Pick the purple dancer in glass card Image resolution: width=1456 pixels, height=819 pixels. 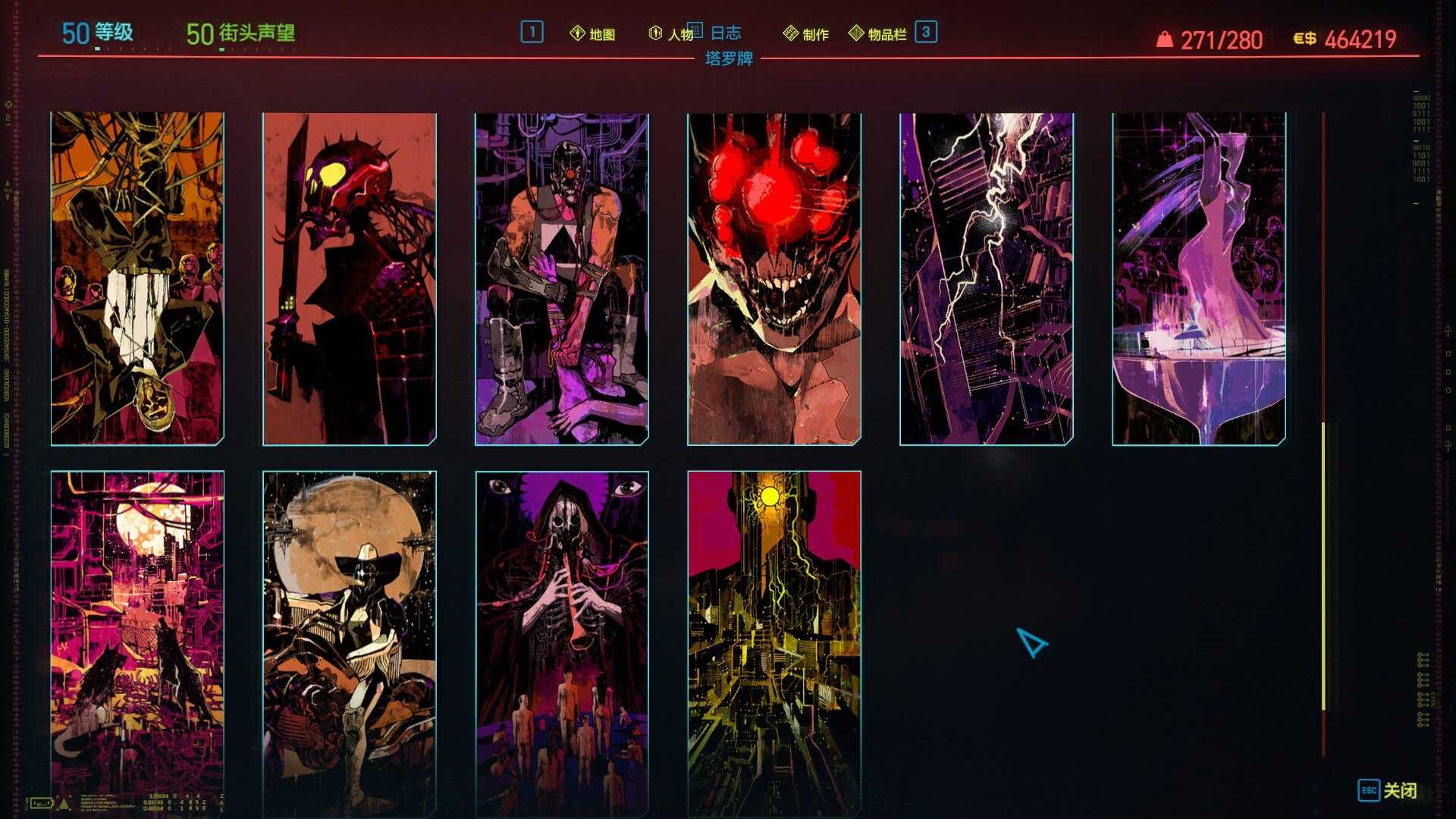point(1199,278)
